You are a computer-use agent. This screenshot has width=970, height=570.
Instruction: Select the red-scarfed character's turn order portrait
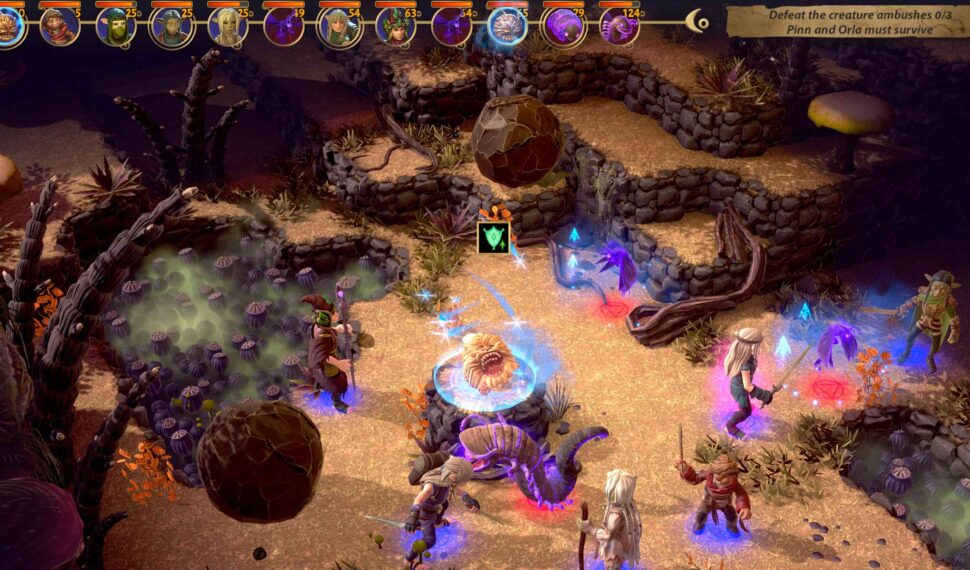coord(60,26)
